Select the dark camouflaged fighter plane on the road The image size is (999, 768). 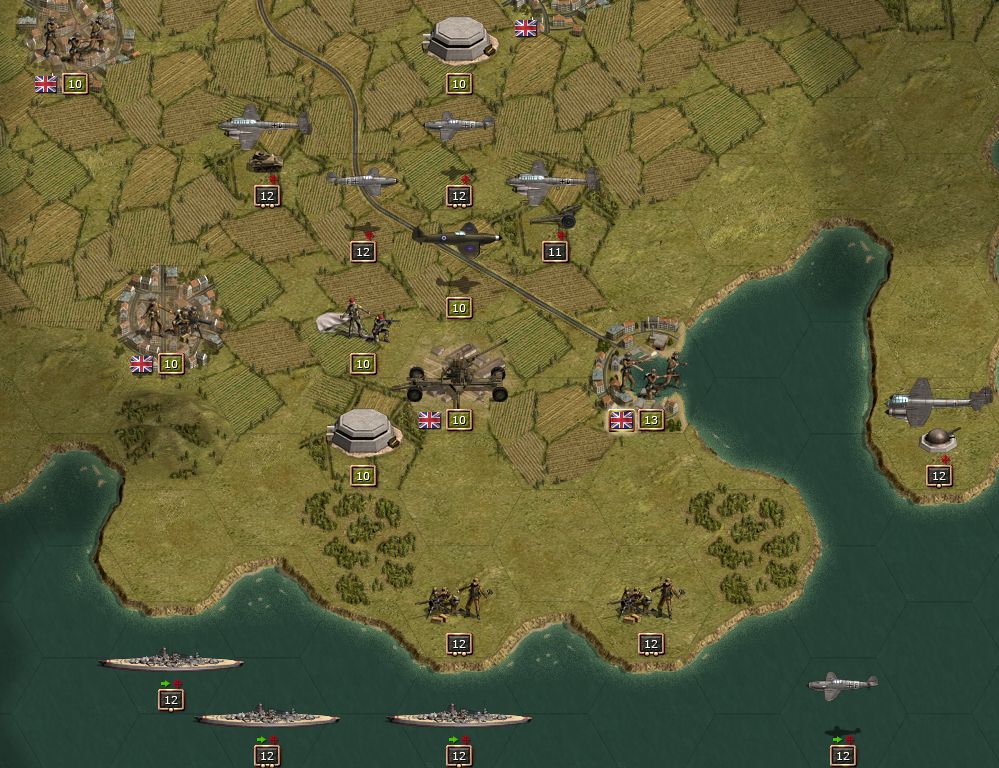459,238
